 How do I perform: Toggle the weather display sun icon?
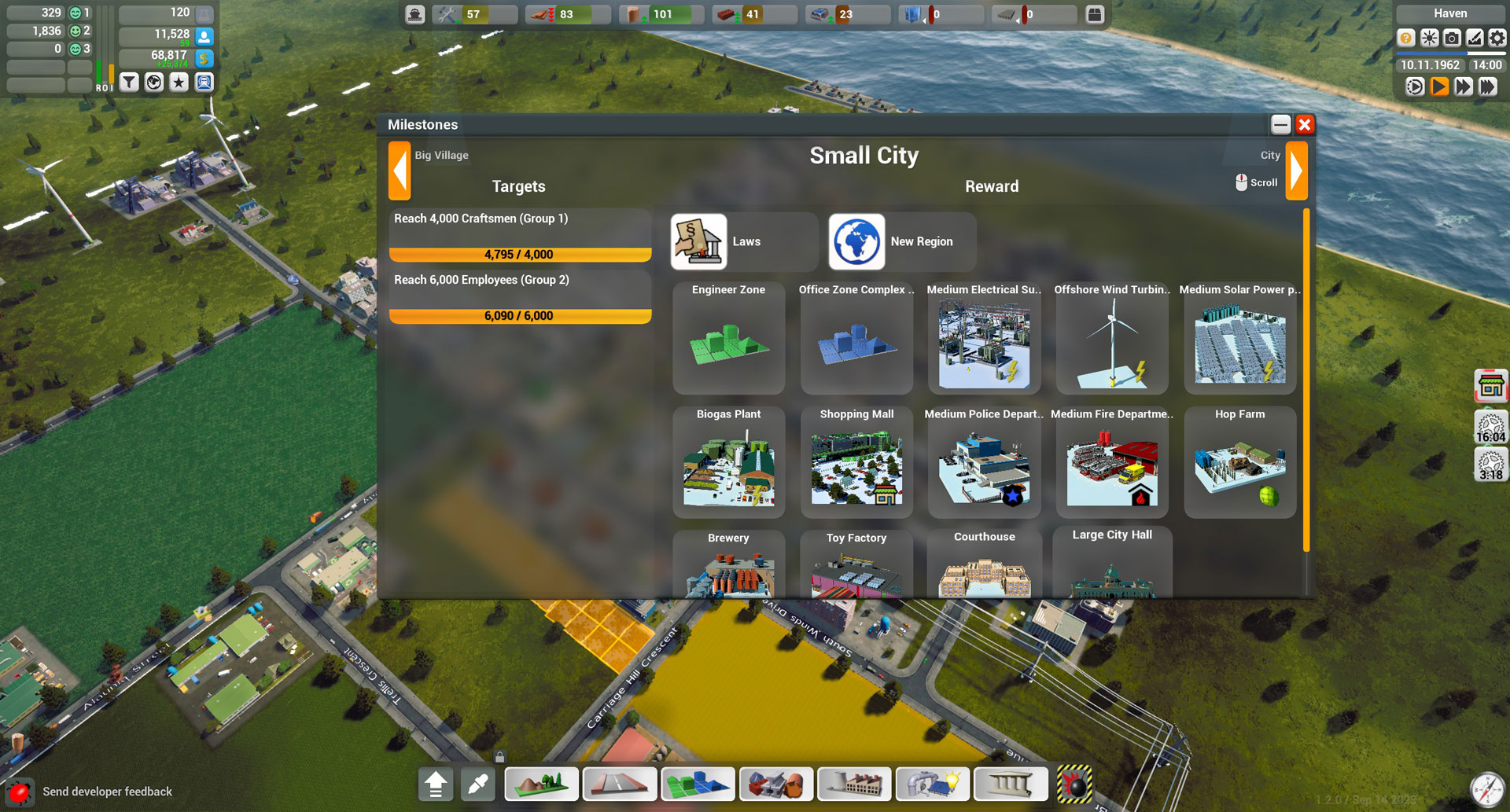(x=1428, y=37)
